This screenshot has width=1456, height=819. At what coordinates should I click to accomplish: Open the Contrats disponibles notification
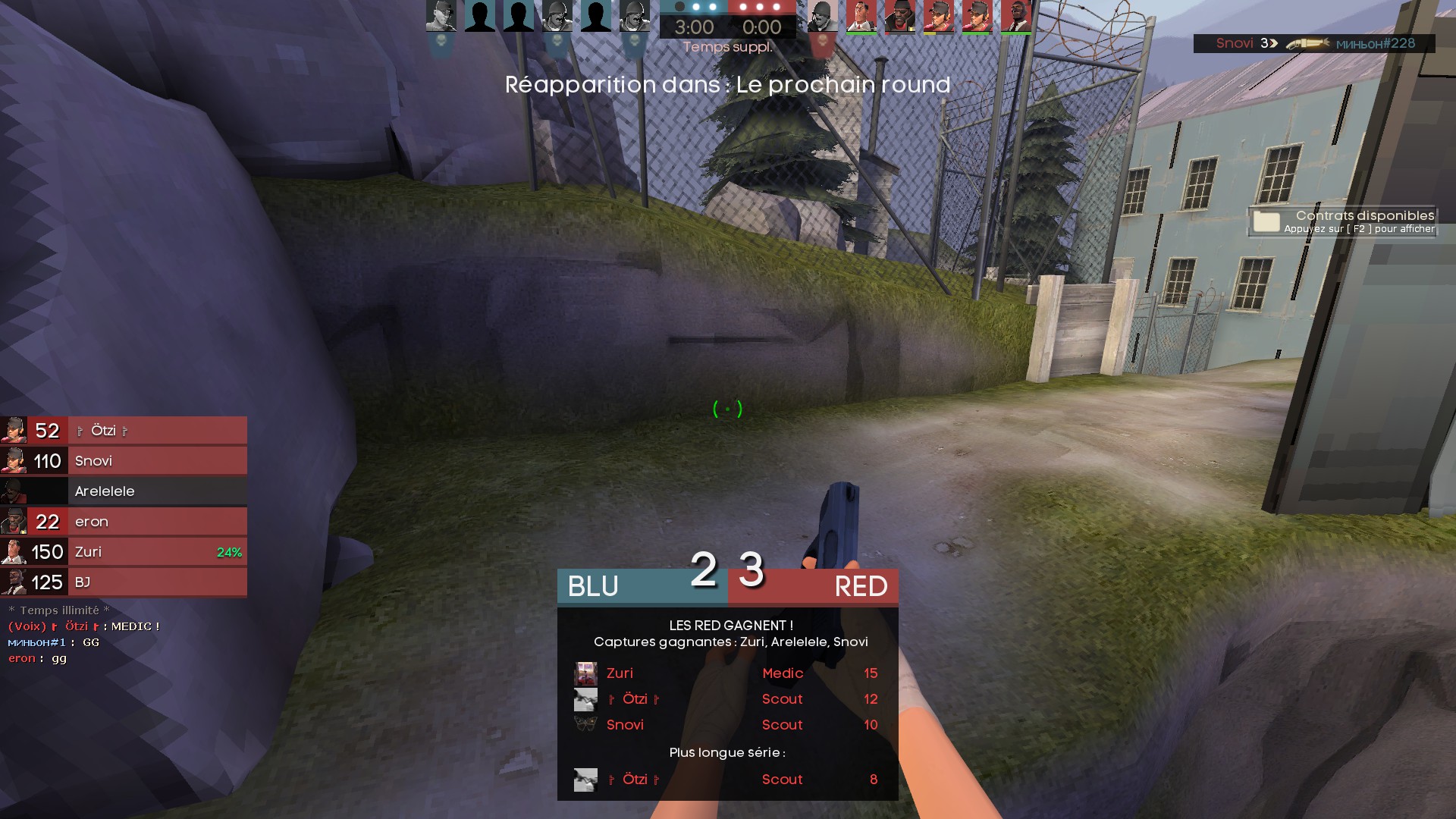click(1342, 221)
